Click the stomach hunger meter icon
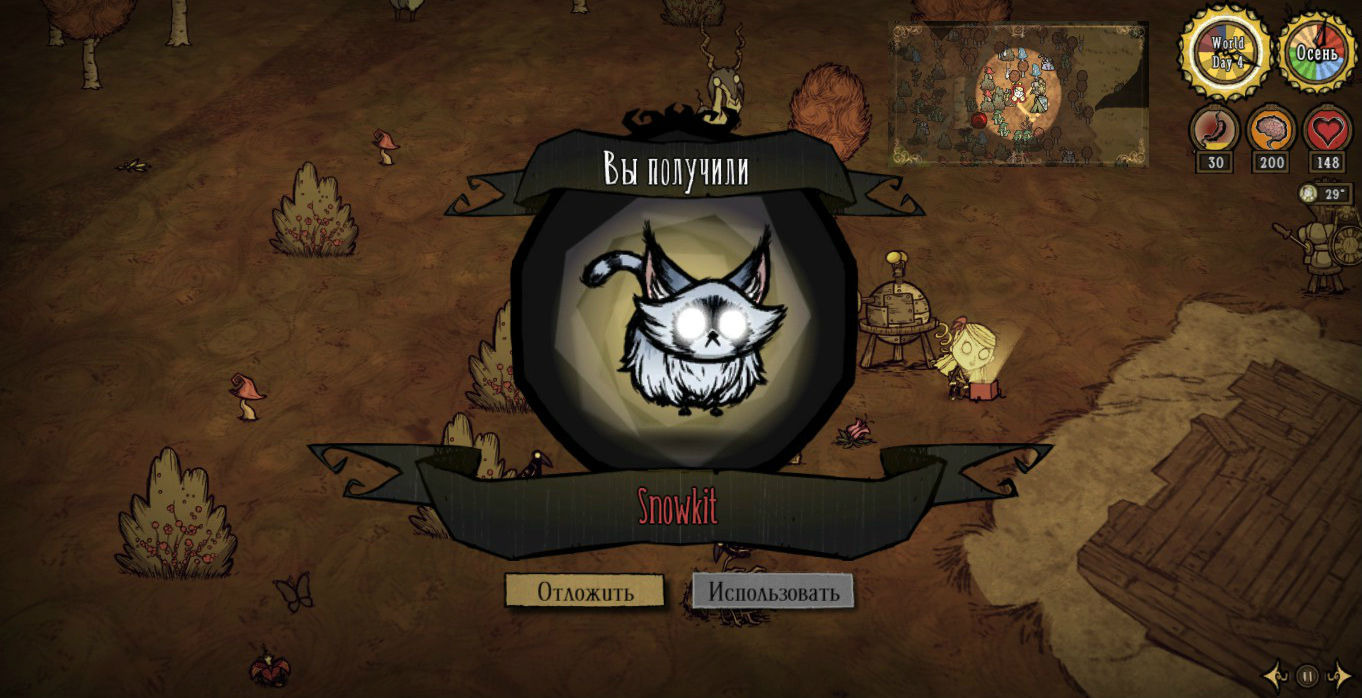Image resolution: width=1362 pixels, height=698 pixels. pos(1214,129)
